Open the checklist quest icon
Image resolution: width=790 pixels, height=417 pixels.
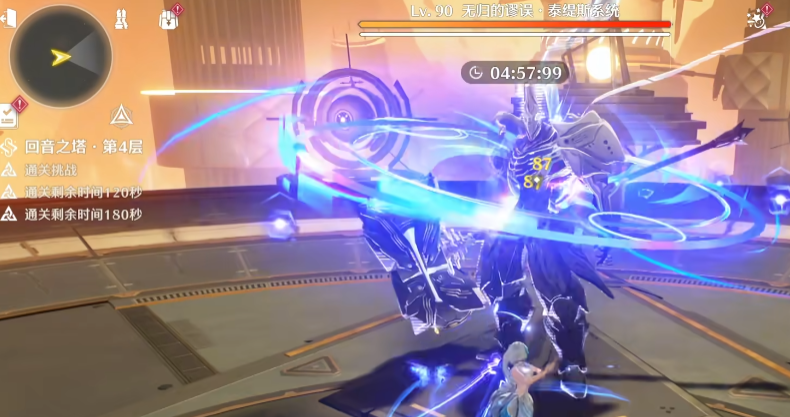tap(11, 113)
